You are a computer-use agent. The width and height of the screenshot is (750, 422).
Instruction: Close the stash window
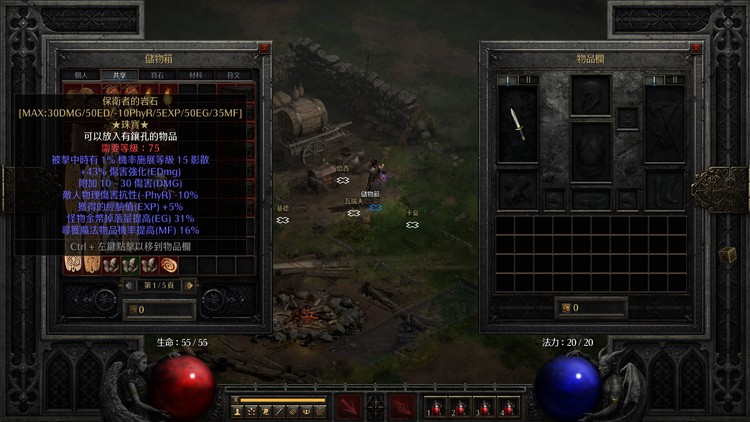click(264, 48)
